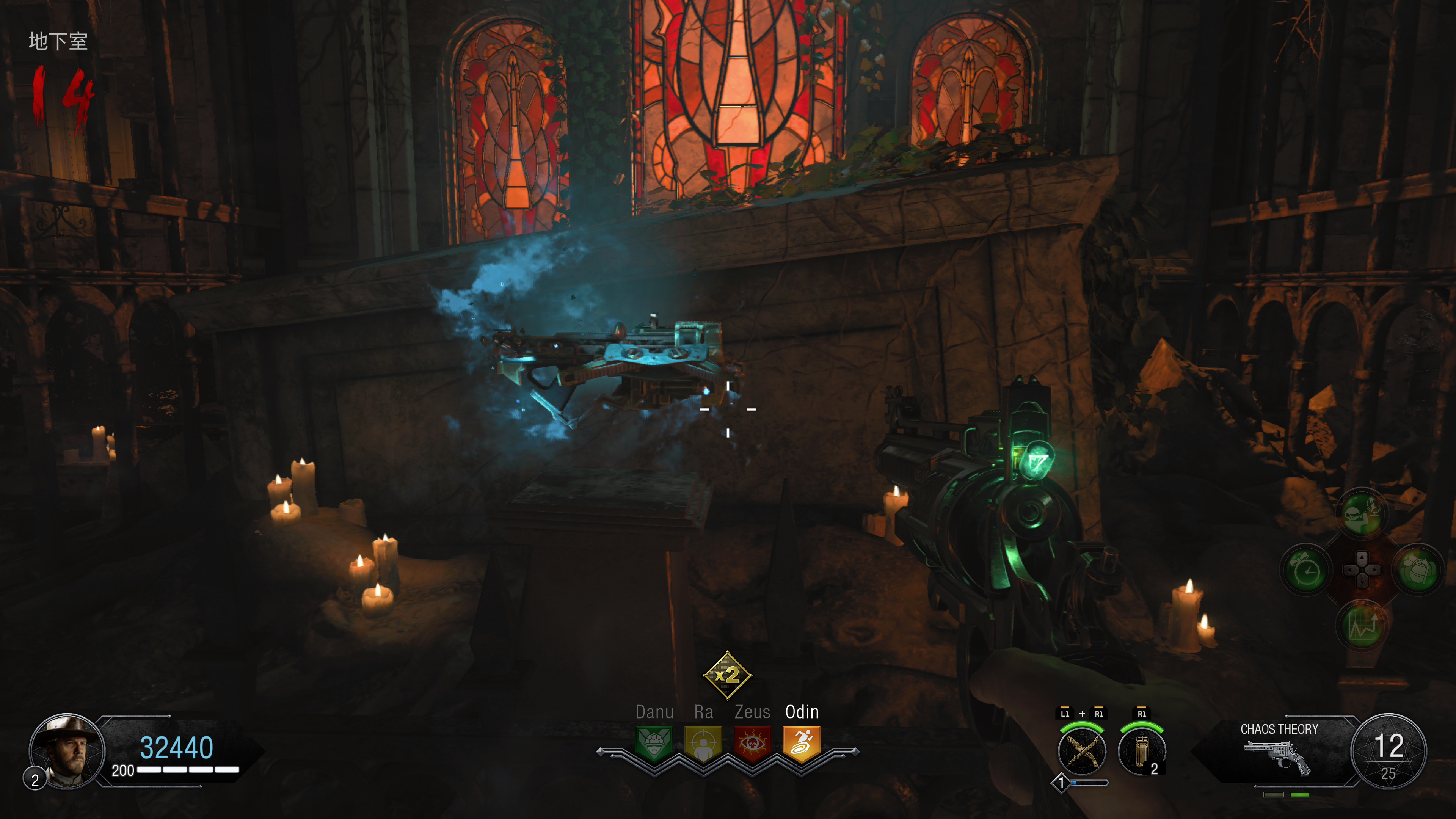Activate the rising graph elixir

(1362, 626)
